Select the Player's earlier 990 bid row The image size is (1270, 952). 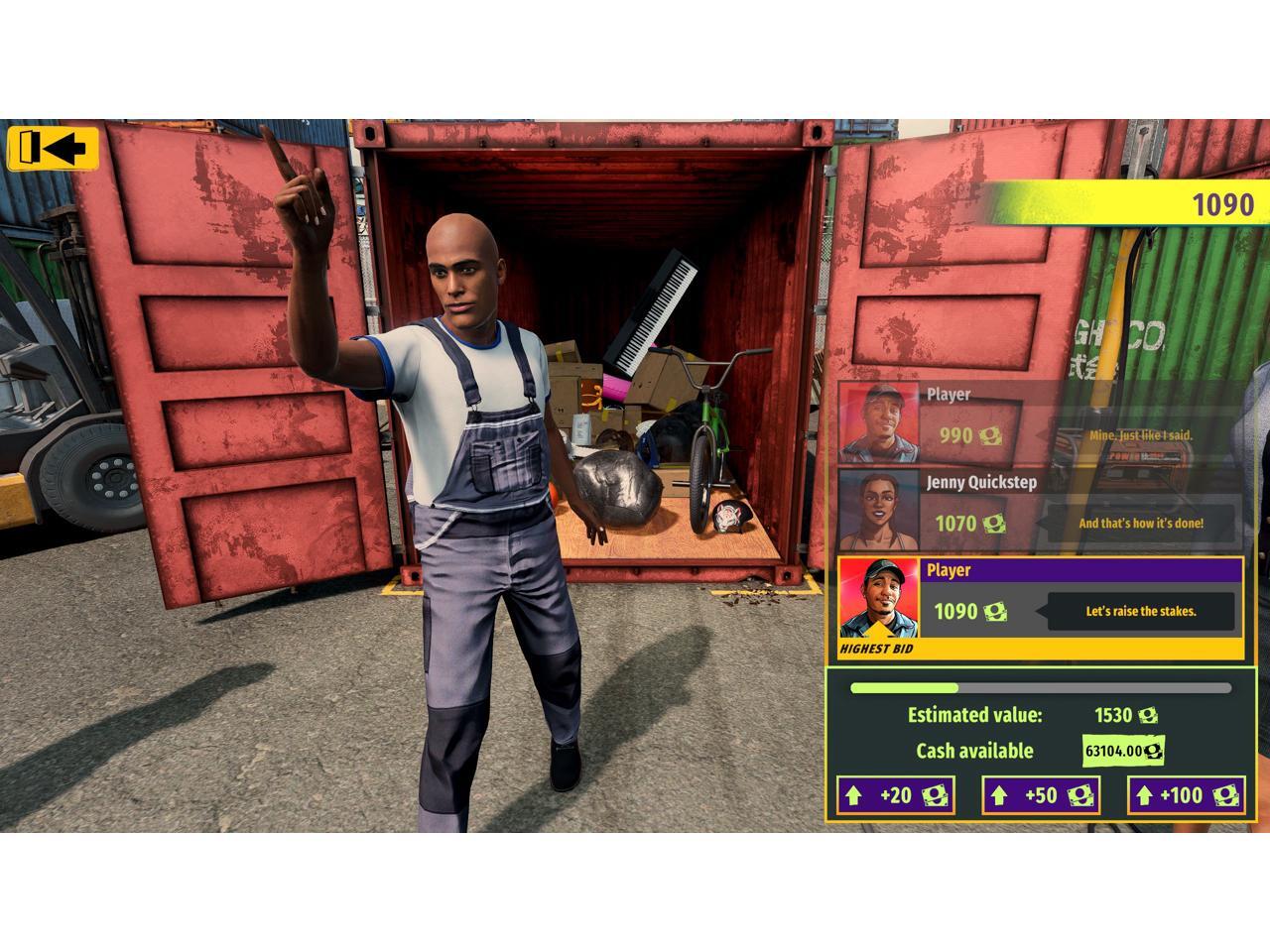pos(1040,422)
